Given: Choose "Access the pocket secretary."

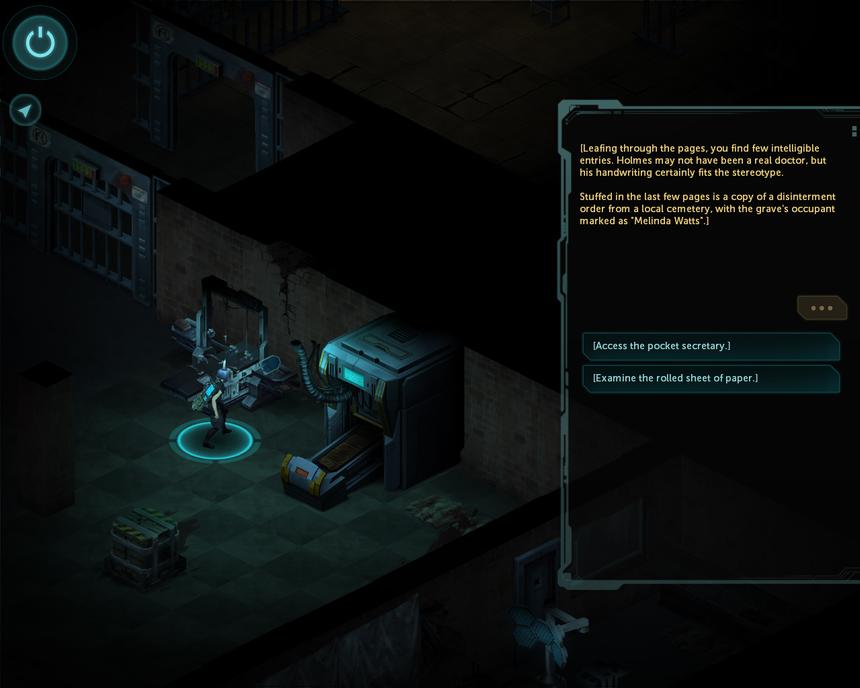Looking at the screenshot, I should [710, 346].
